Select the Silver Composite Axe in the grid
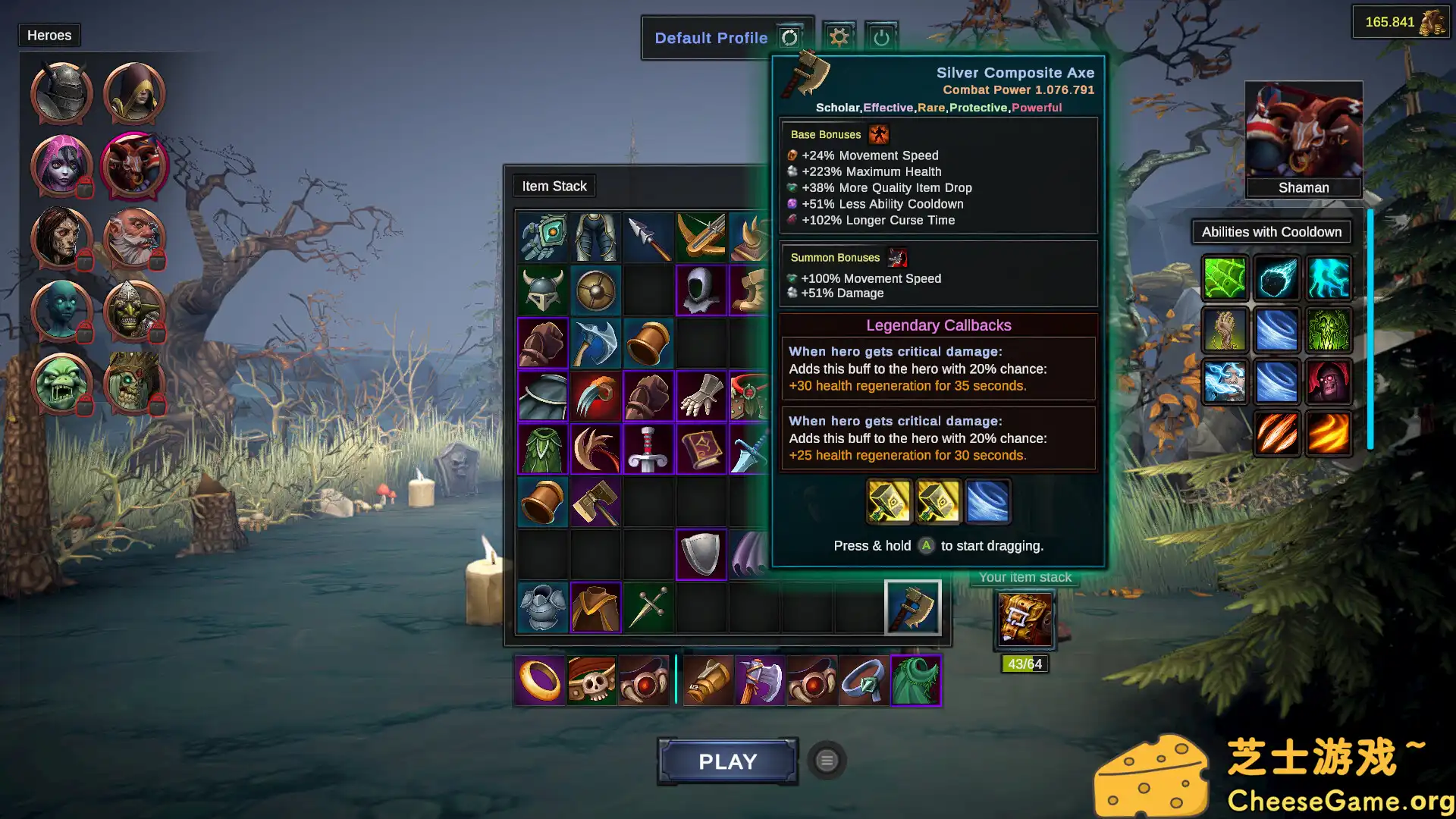This screenshot has width=1456, height=819. pyautogui.click(x=914, y=607)
